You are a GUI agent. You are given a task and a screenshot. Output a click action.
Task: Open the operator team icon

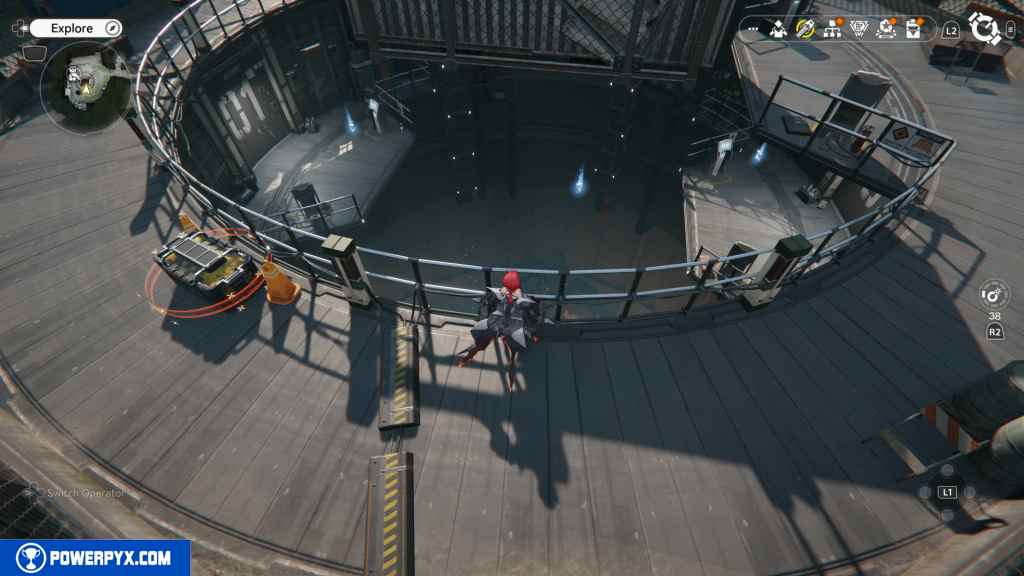pyautogui.click(x=779, y=29)
